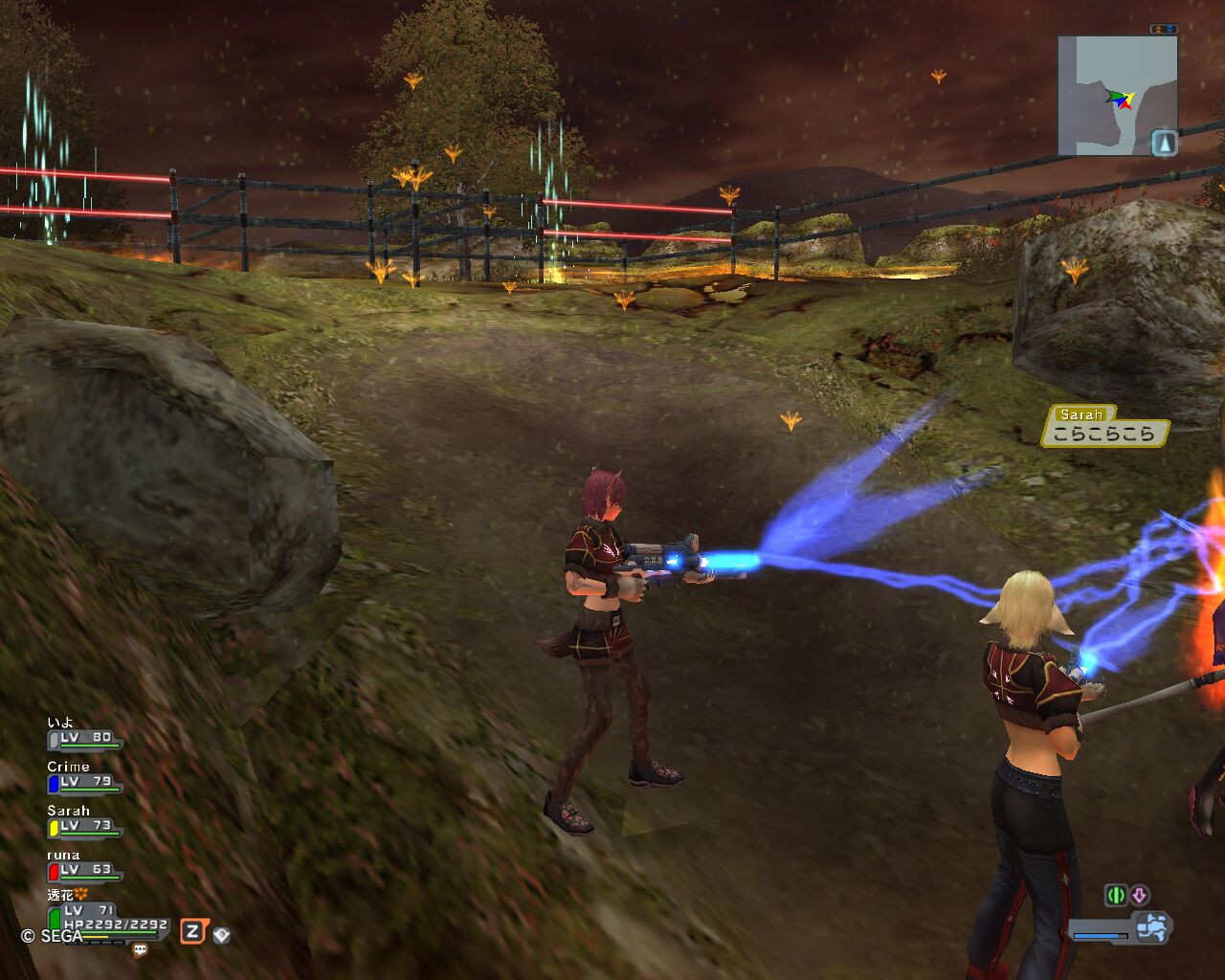Viewport: 1225px width, 980px height.
Task: Click the minimap's north arrow compass button
Action: pyautogui.click(x=1164, y=143)
